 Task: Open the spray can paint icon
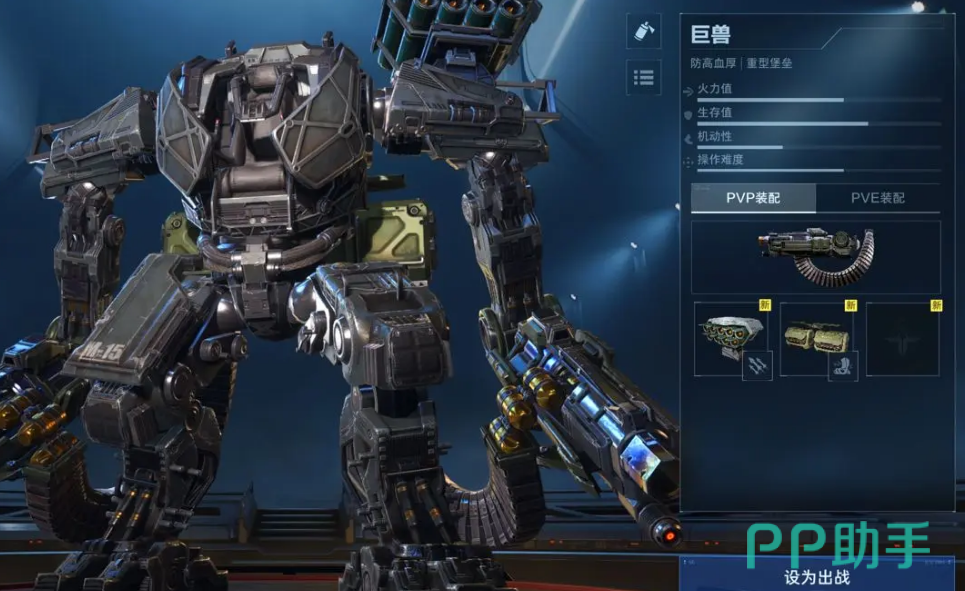pyautogui.click(x=643, y=31)
